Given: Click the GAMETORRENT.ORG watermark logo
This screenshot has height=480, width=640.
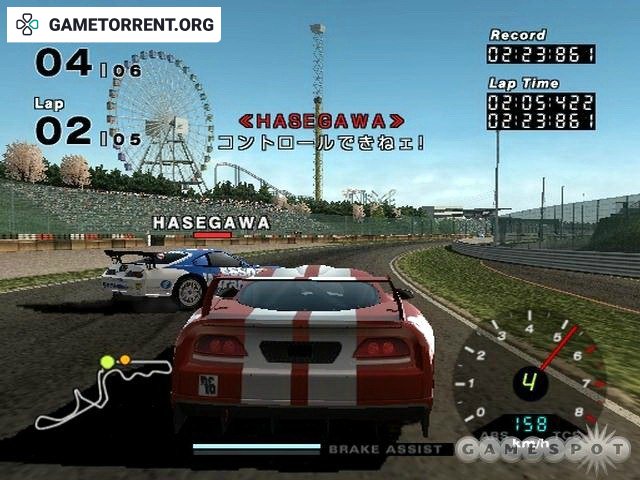Looking at the screenshot, I should click(x=113, y=24).
